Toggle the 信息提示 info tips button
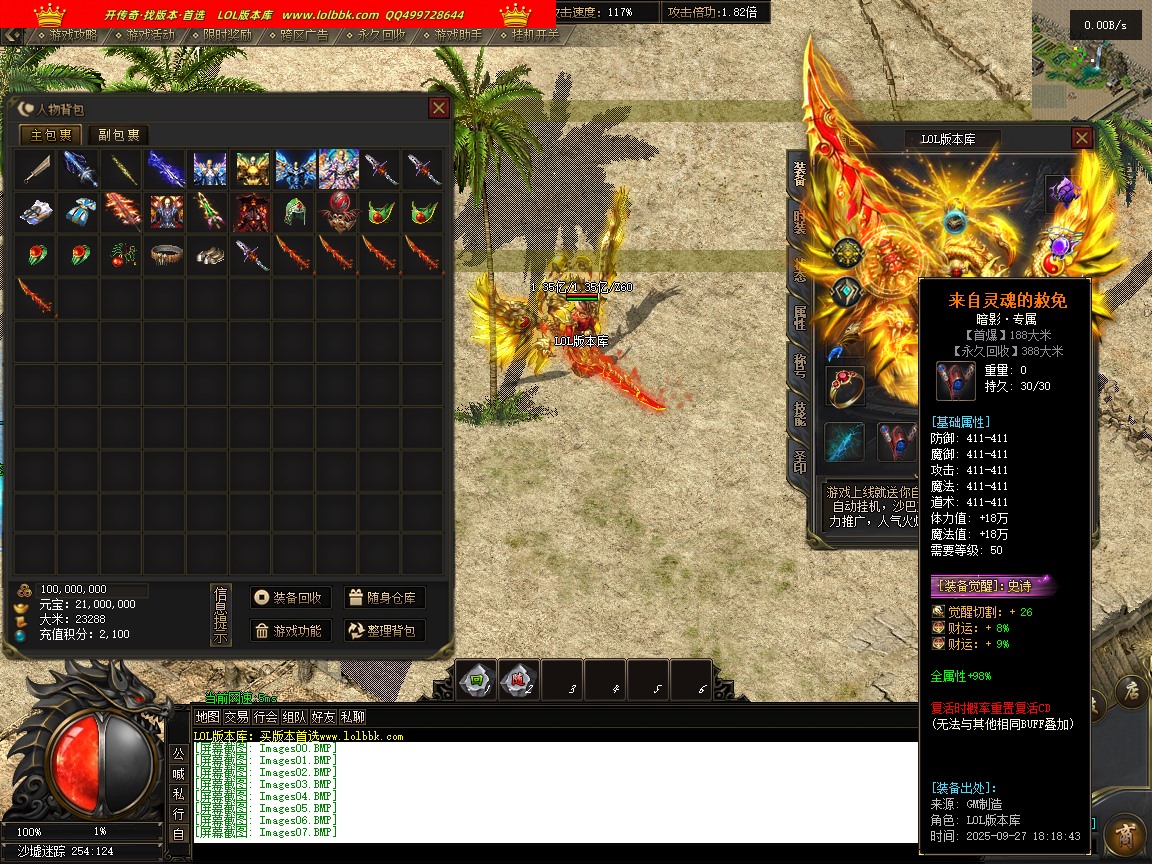Image resolution: width=1152 pixels, height=864 pixels. [221, 615]
